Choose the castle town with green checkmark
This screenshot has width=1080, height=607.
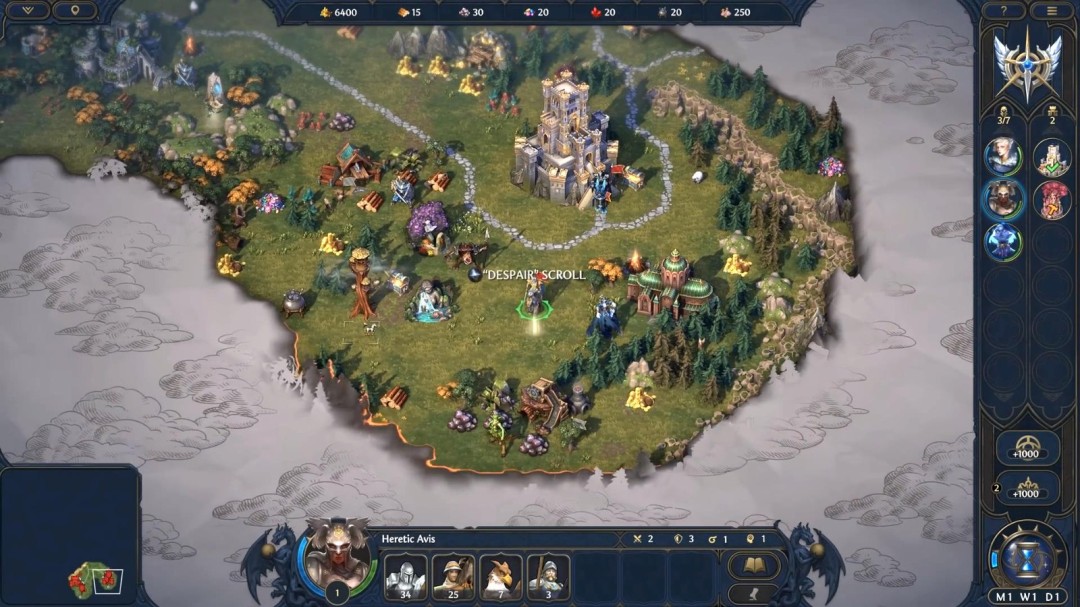click(x=1052, y=156)
